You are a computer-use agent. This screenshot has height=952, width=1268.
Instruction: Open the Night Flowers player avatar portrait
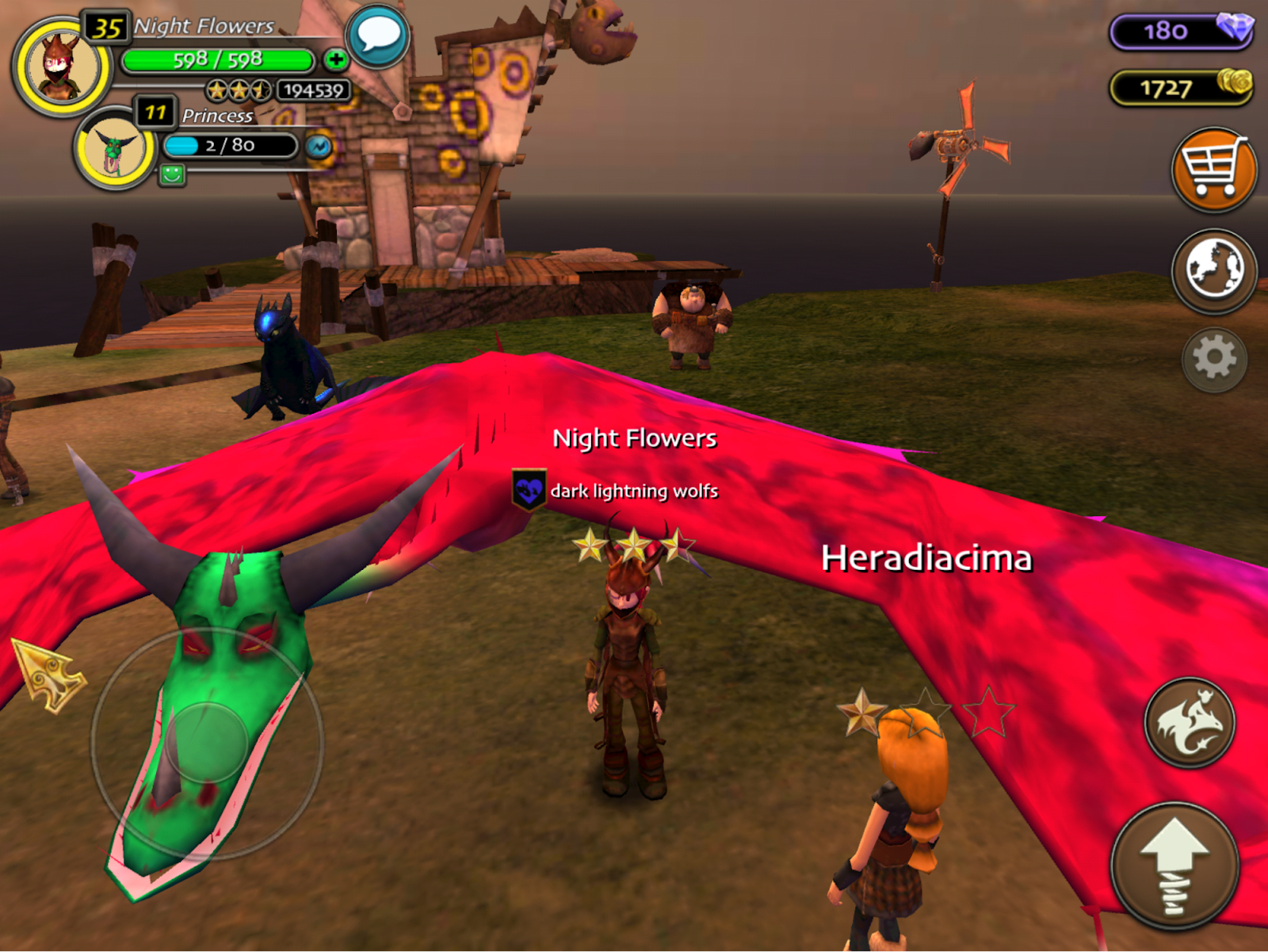click(x=61, y=67)
